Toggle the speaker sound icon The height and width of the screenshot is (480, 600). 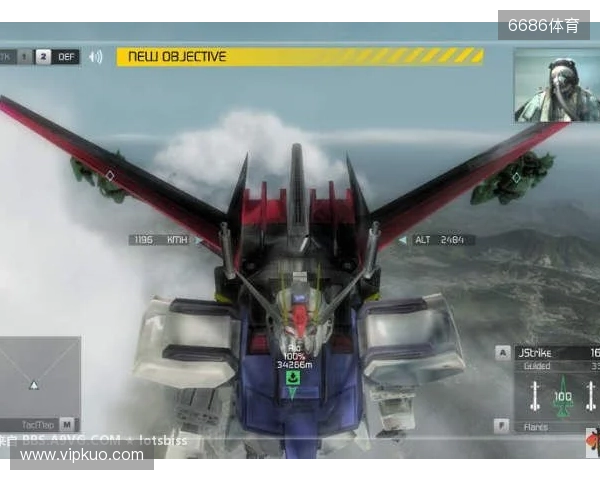click(96, 57)
